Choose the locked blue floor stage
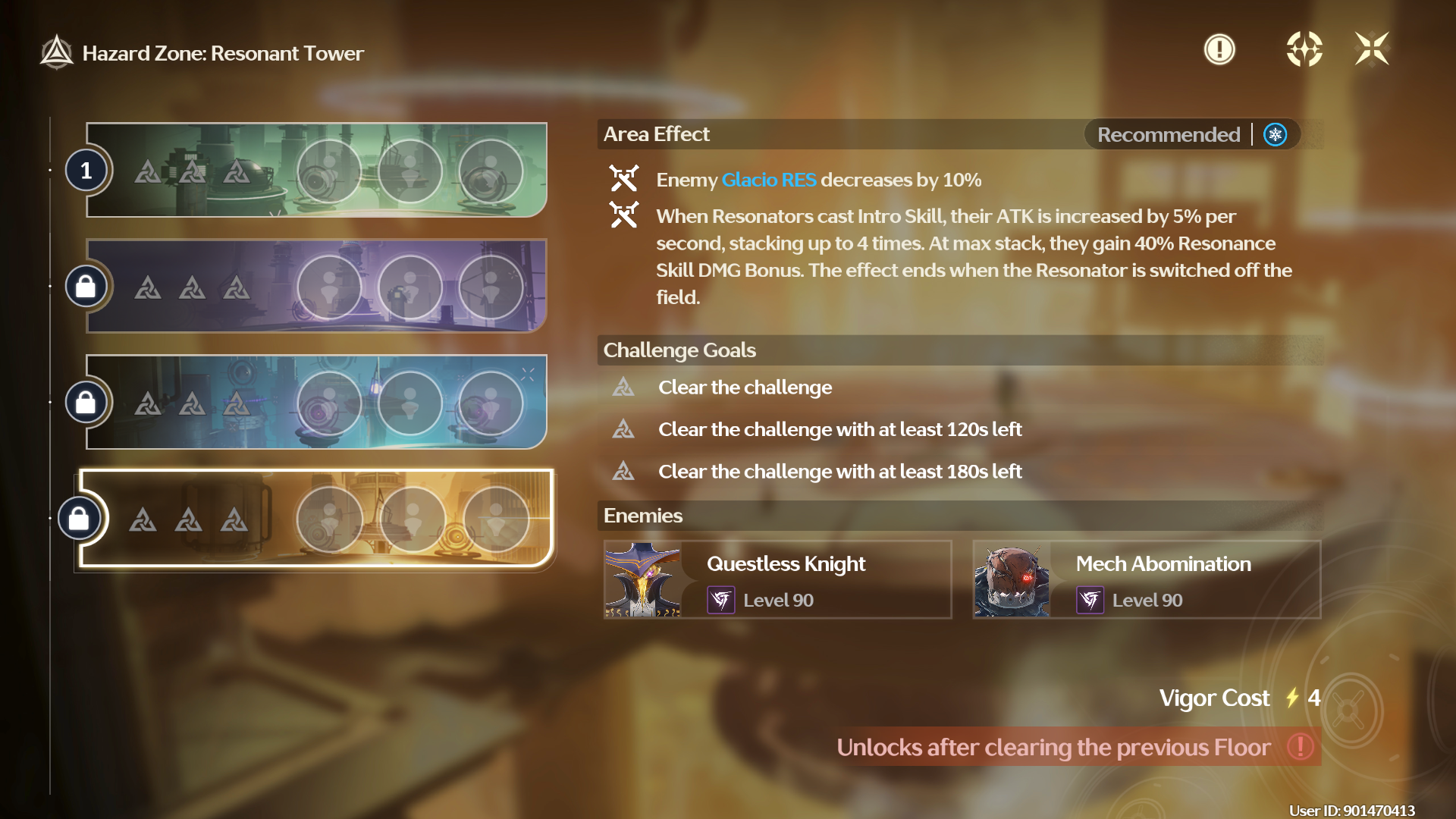This screenshot has height=819, width=1456. (x=316, y=402)
